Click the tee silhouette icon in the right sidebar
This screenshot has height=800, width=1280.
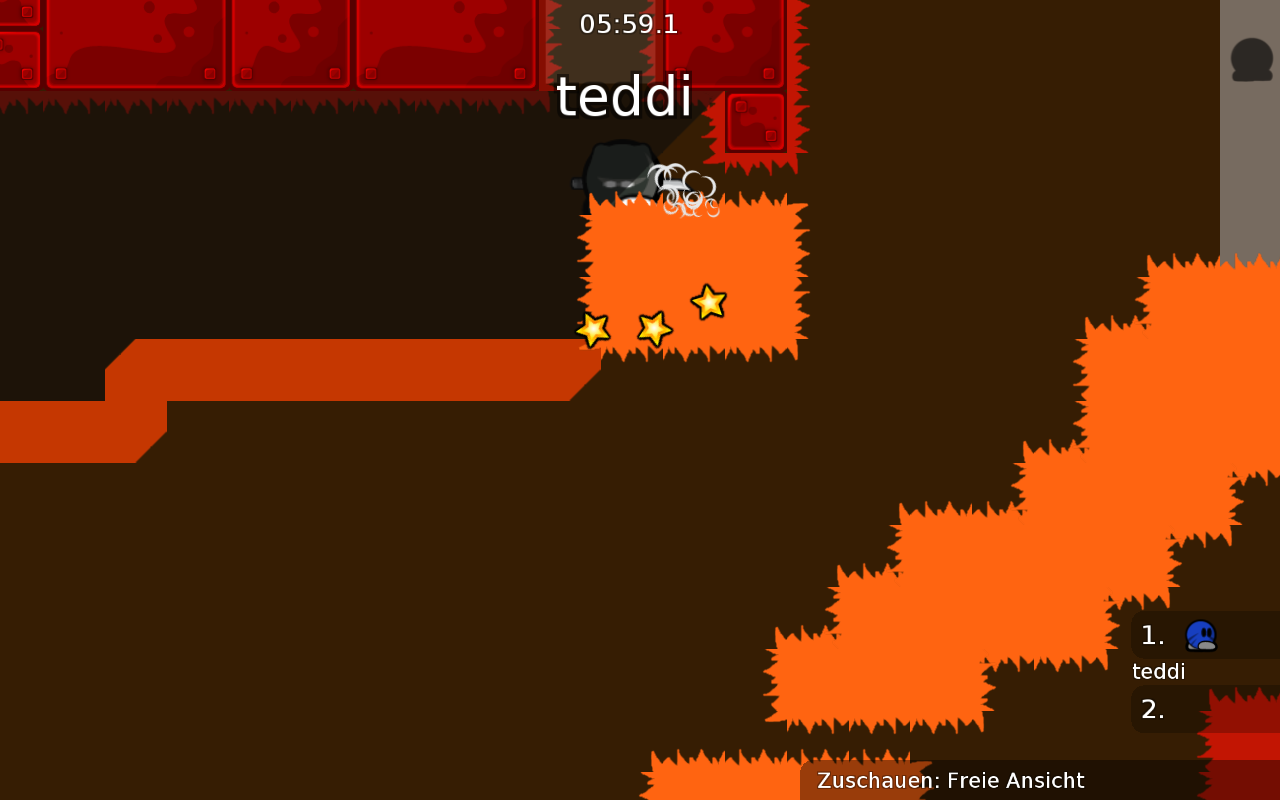tap(1250, 58)
